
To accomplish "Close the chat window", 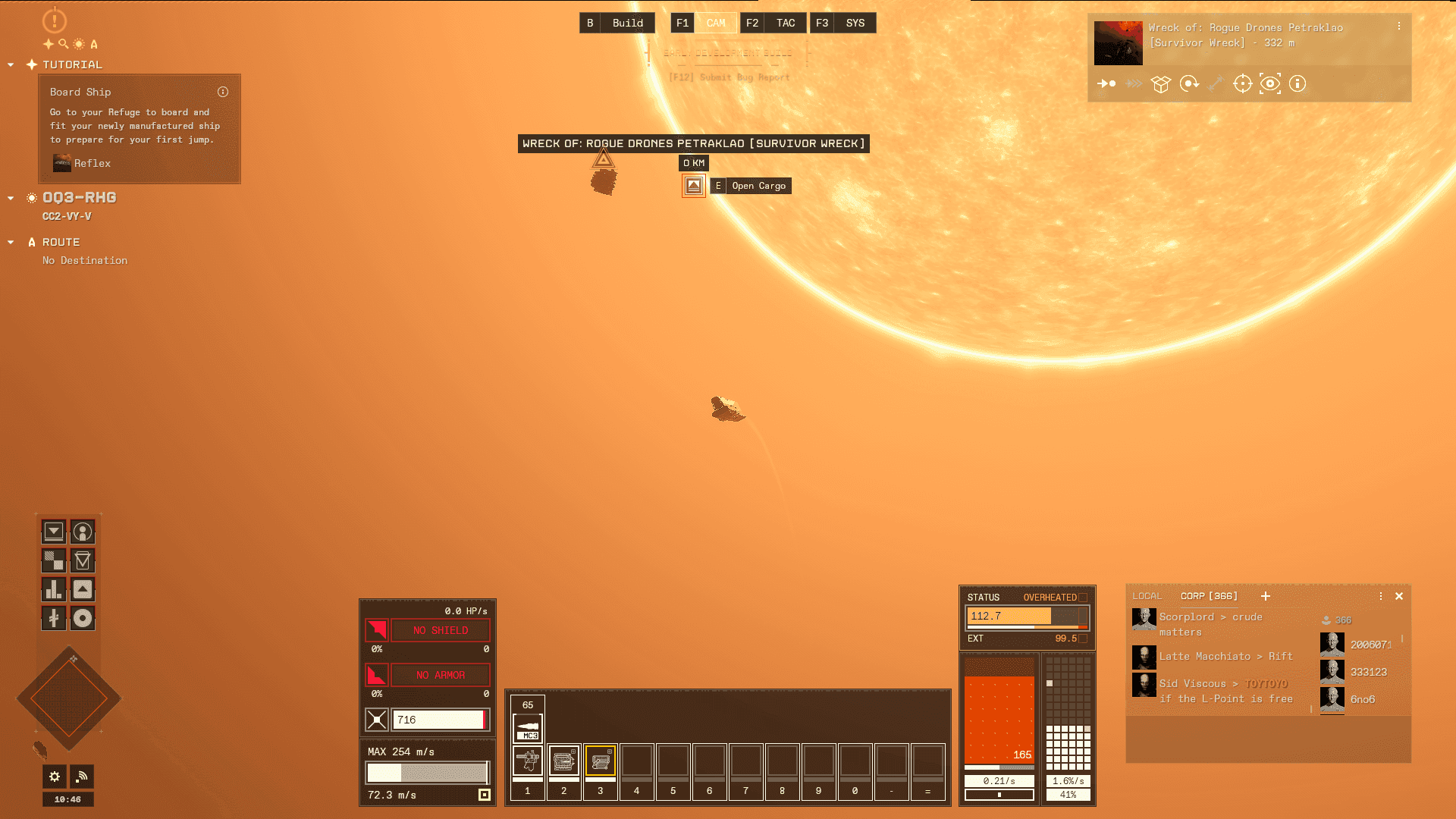I will (1399, 596).
